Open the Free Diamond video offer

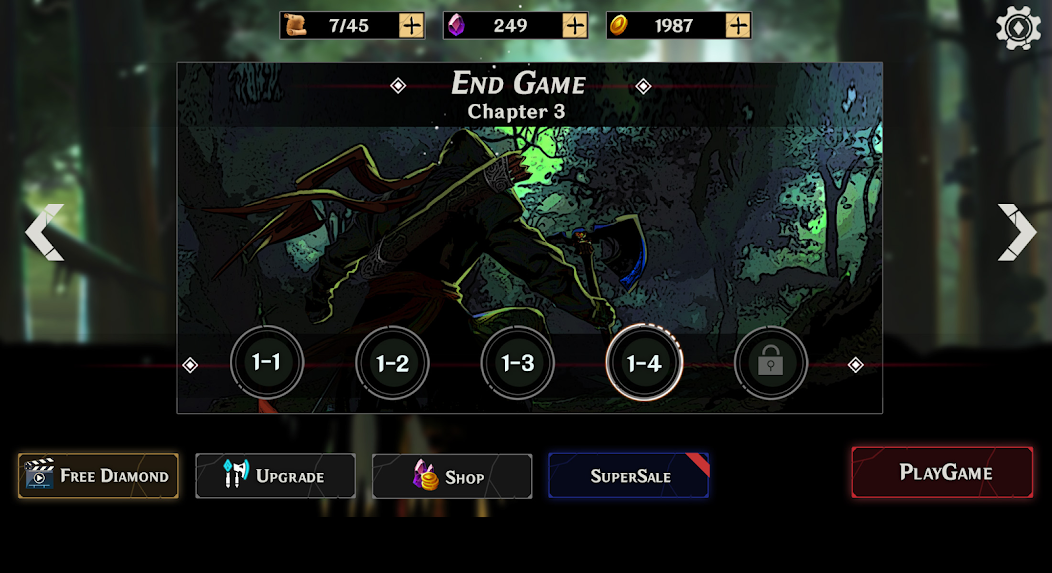pyautogui.click(x=98, y=476)
